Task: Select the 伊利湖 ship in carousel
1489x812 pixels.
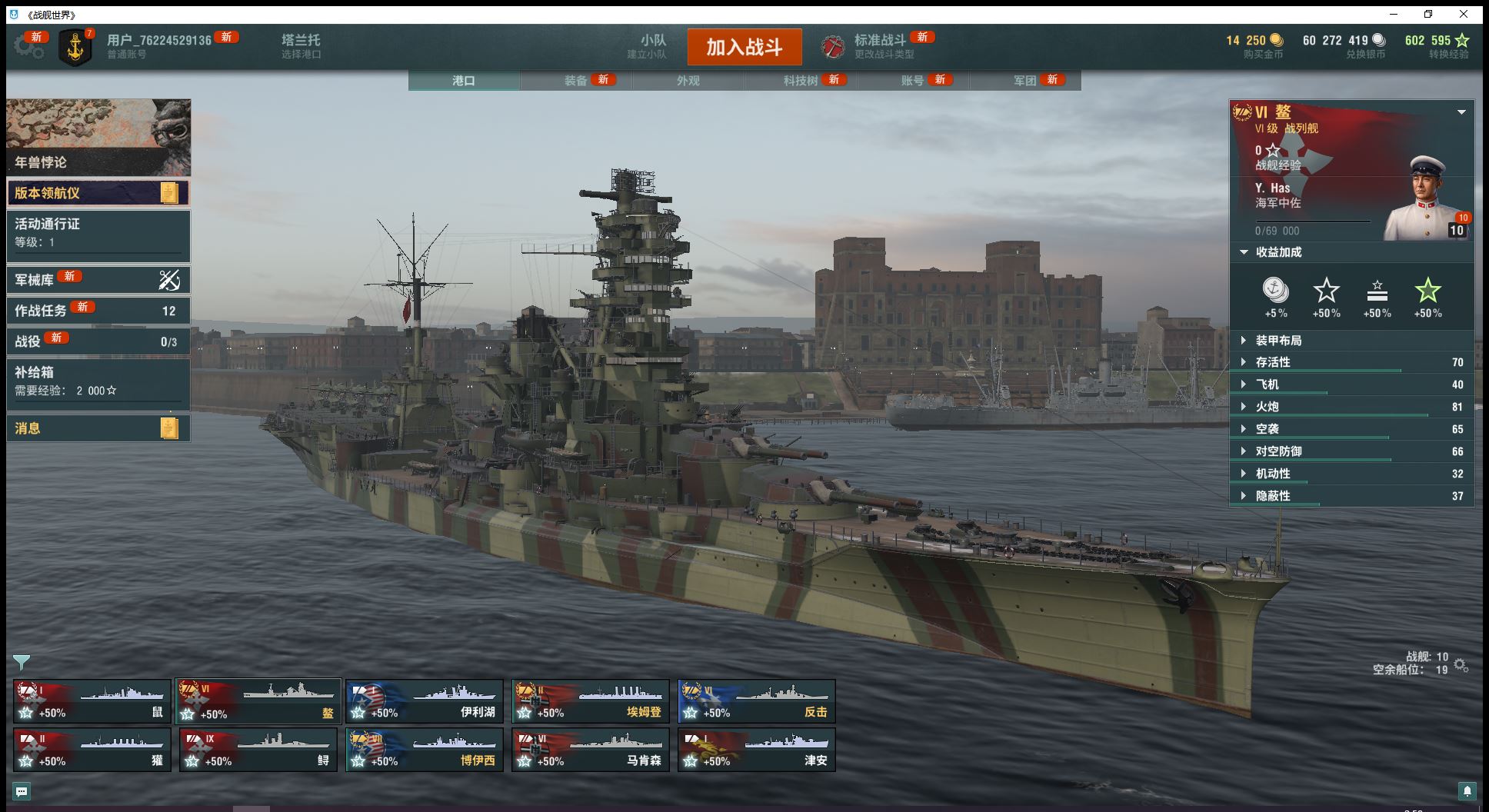Action: click(425, 701)
